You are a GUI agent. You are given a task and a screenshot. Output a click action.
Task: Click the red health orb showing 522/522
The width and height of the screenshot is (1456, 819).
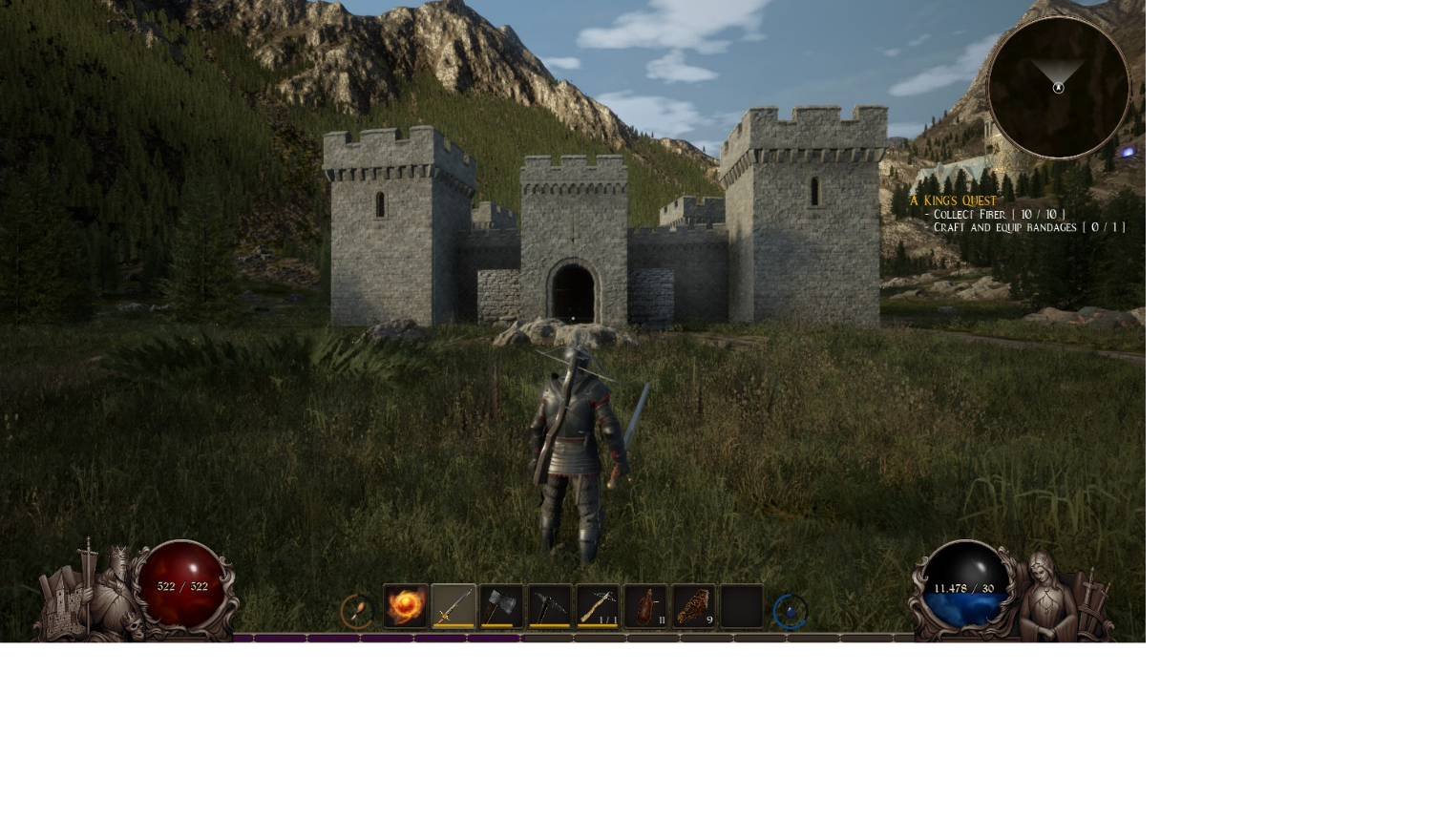(x=181, y=586)
